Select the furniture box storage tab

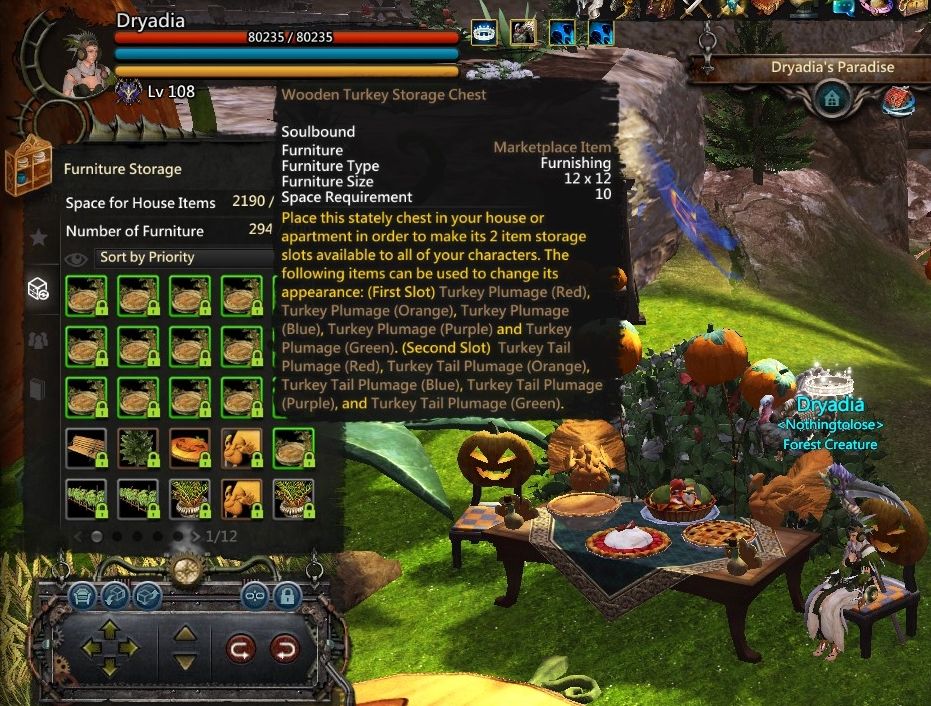point(38,289)
